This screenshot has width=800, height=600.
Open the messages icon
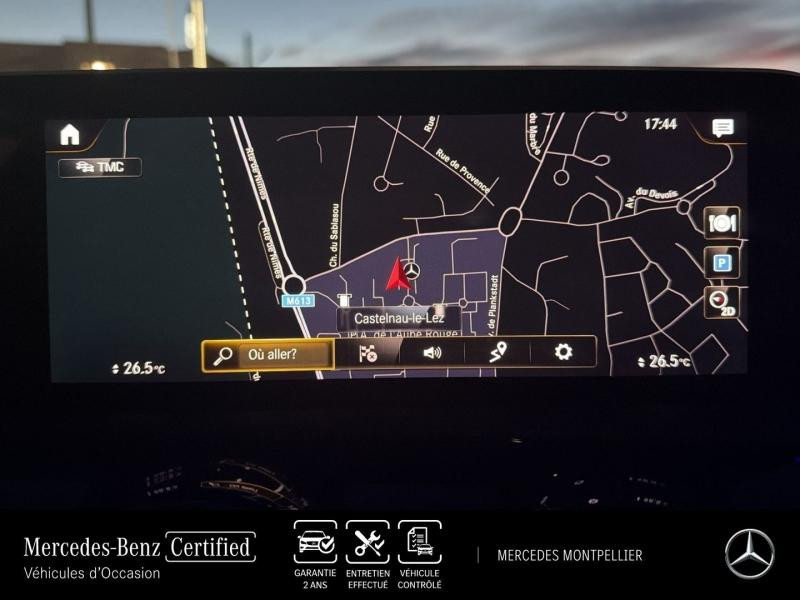click(x=722, y=127)
